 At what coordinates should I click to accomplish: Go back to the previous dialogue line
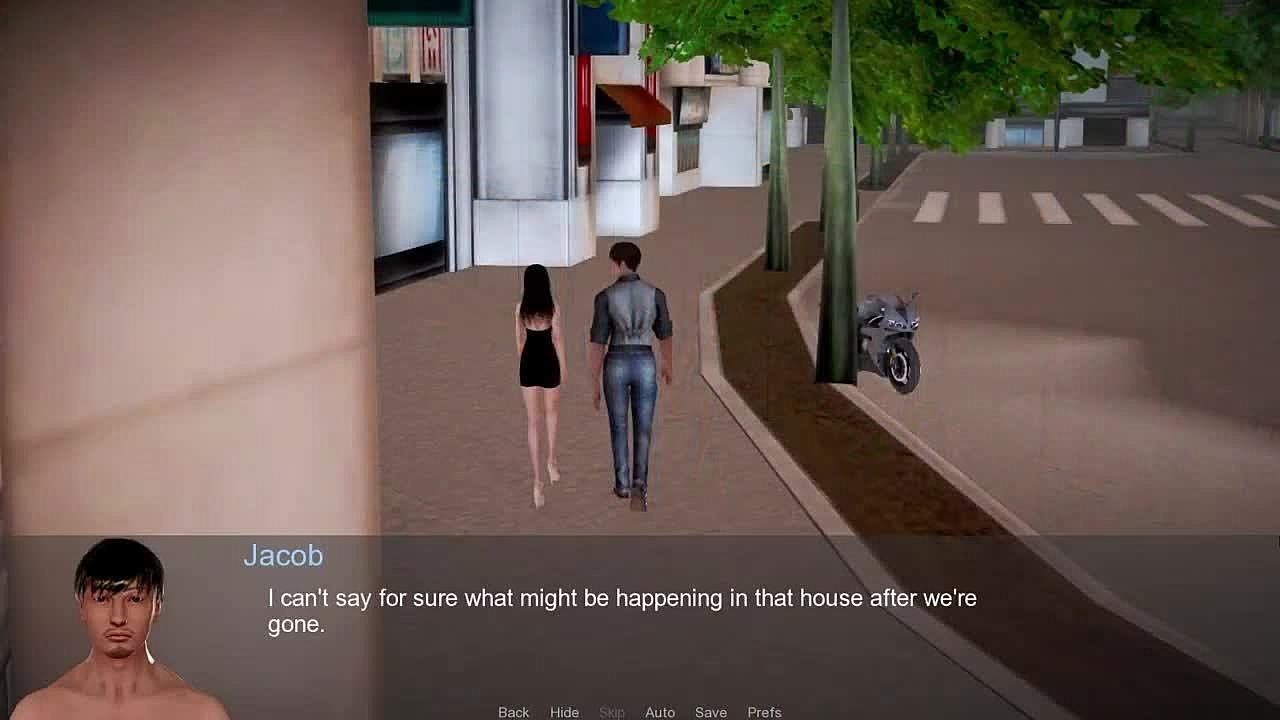(x=513, y=712)
